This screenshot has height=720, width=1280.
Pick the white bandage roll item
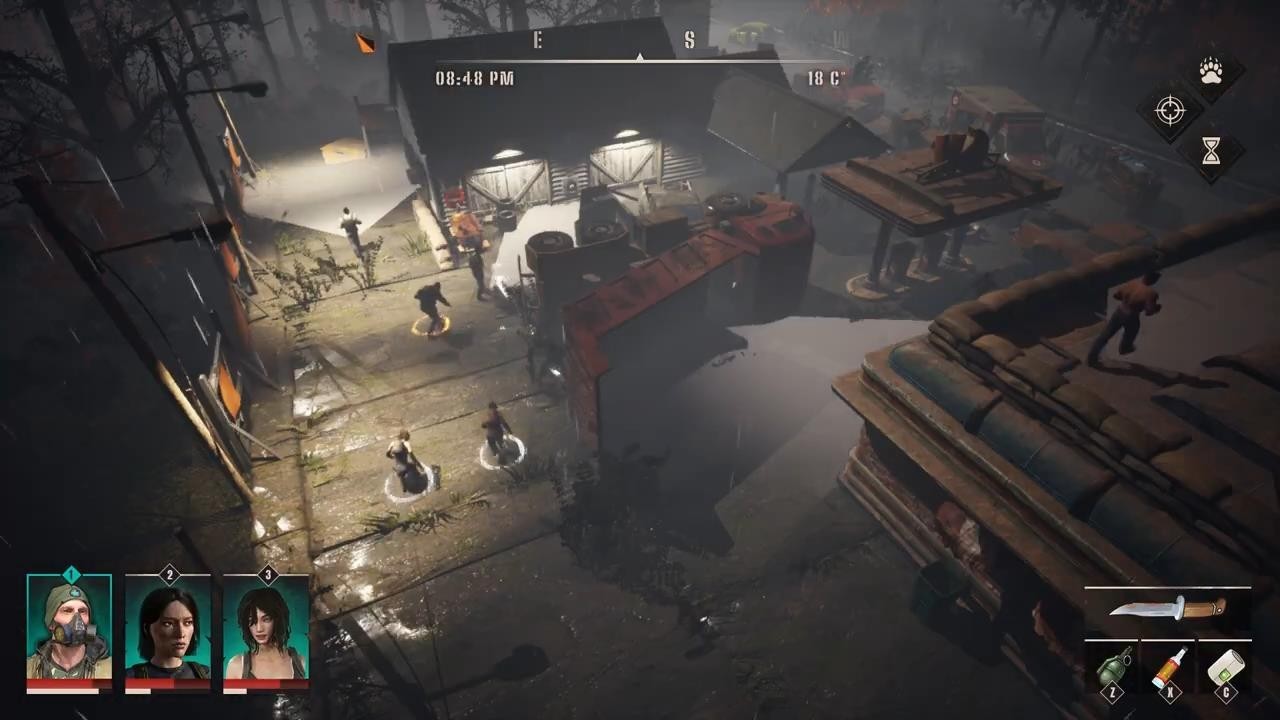pyautogui.click(x=1224, y=667)
